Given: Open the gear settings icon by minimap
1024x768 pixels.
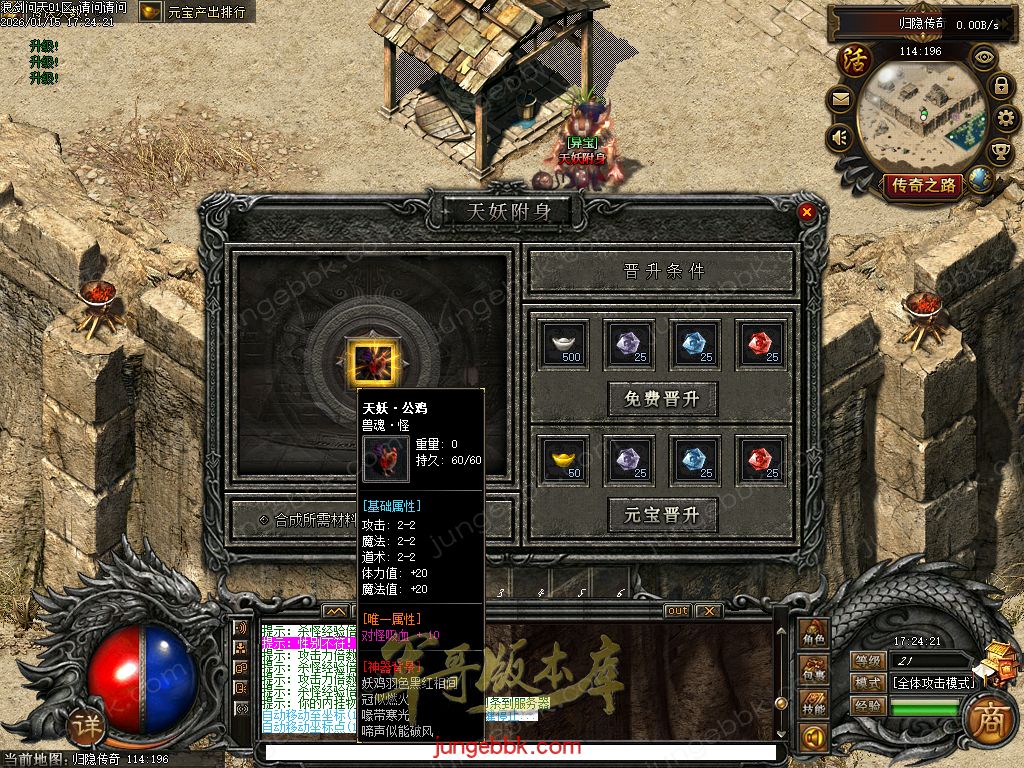Looking at the screenshot, I should pos(1007,118).
